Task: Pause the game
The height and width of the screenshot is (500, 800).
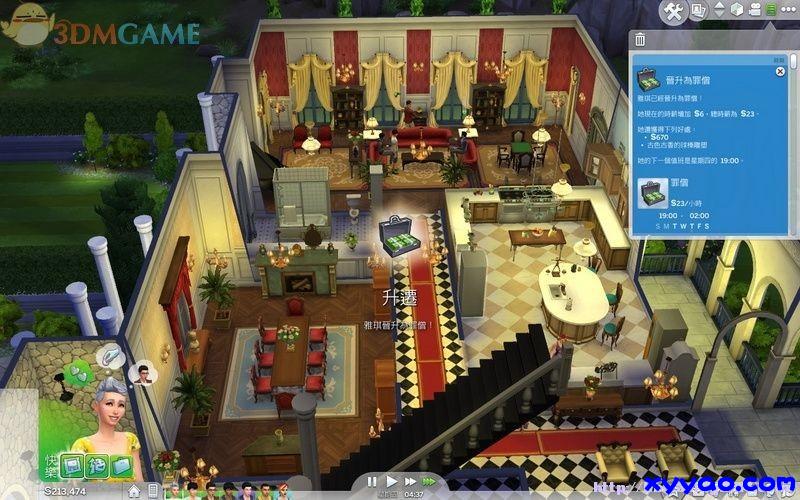Action: pyautogui.click(x=372, y=481)
